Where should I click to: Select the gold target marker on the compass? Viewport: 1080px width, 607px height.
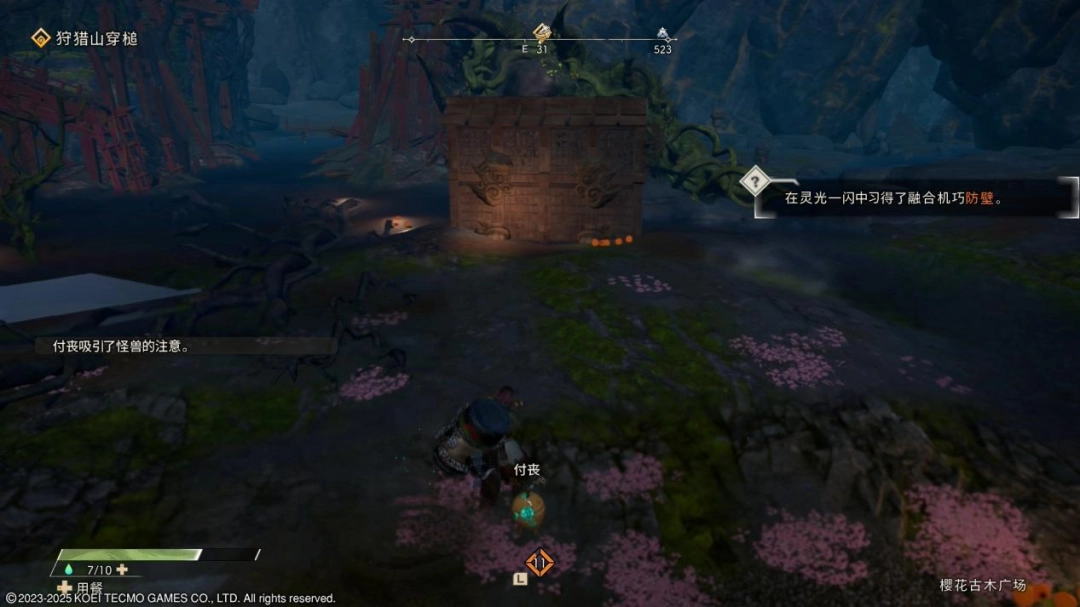pyautogui.click(x=541, y=32)
